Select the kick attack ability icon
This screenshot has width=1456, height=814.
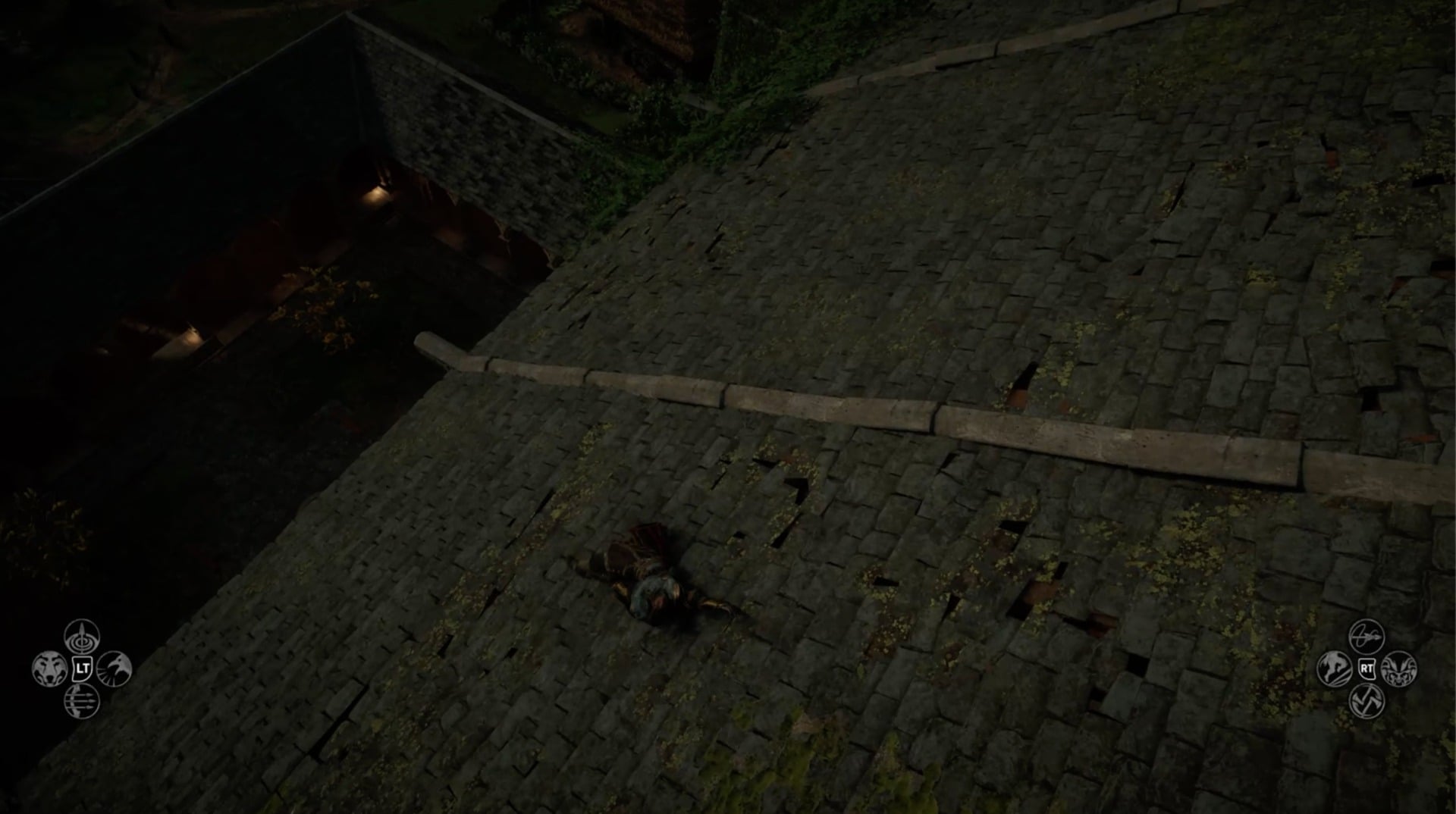(x=1332, y=668)
